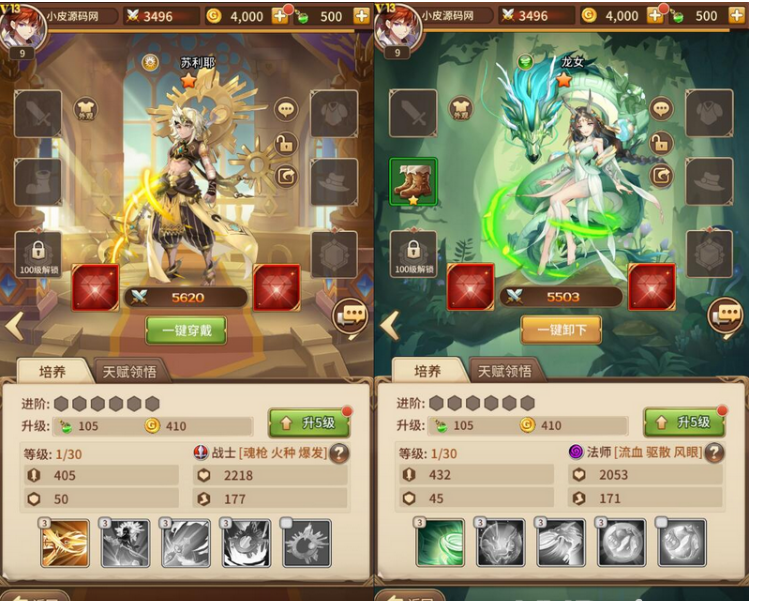757x601 pixels.
Task: Click 升5级 in 龙女's upgrade panel
Action: tap(684, 423)
